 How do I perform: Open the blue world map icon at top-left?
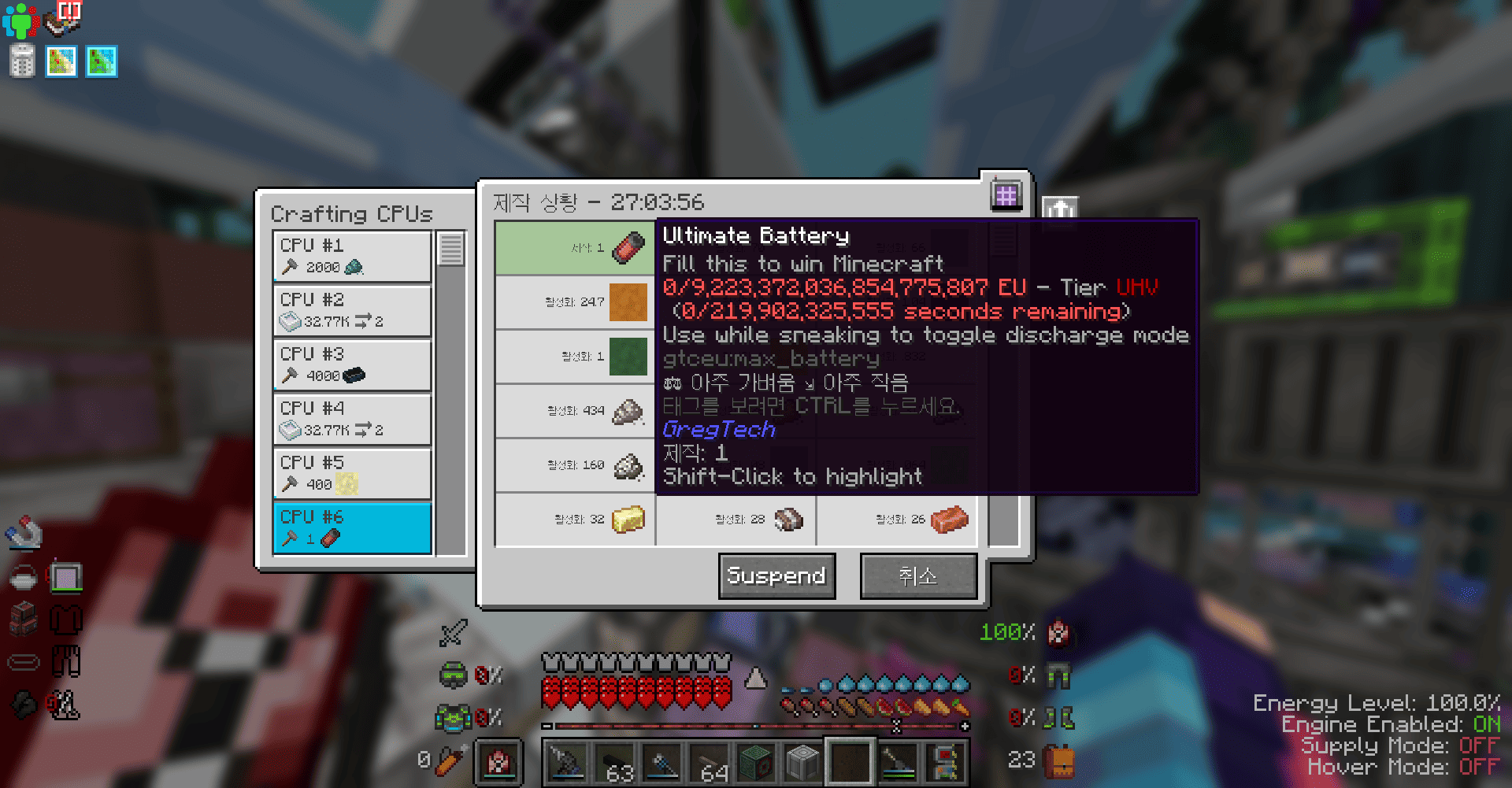(x=101, y=61)
